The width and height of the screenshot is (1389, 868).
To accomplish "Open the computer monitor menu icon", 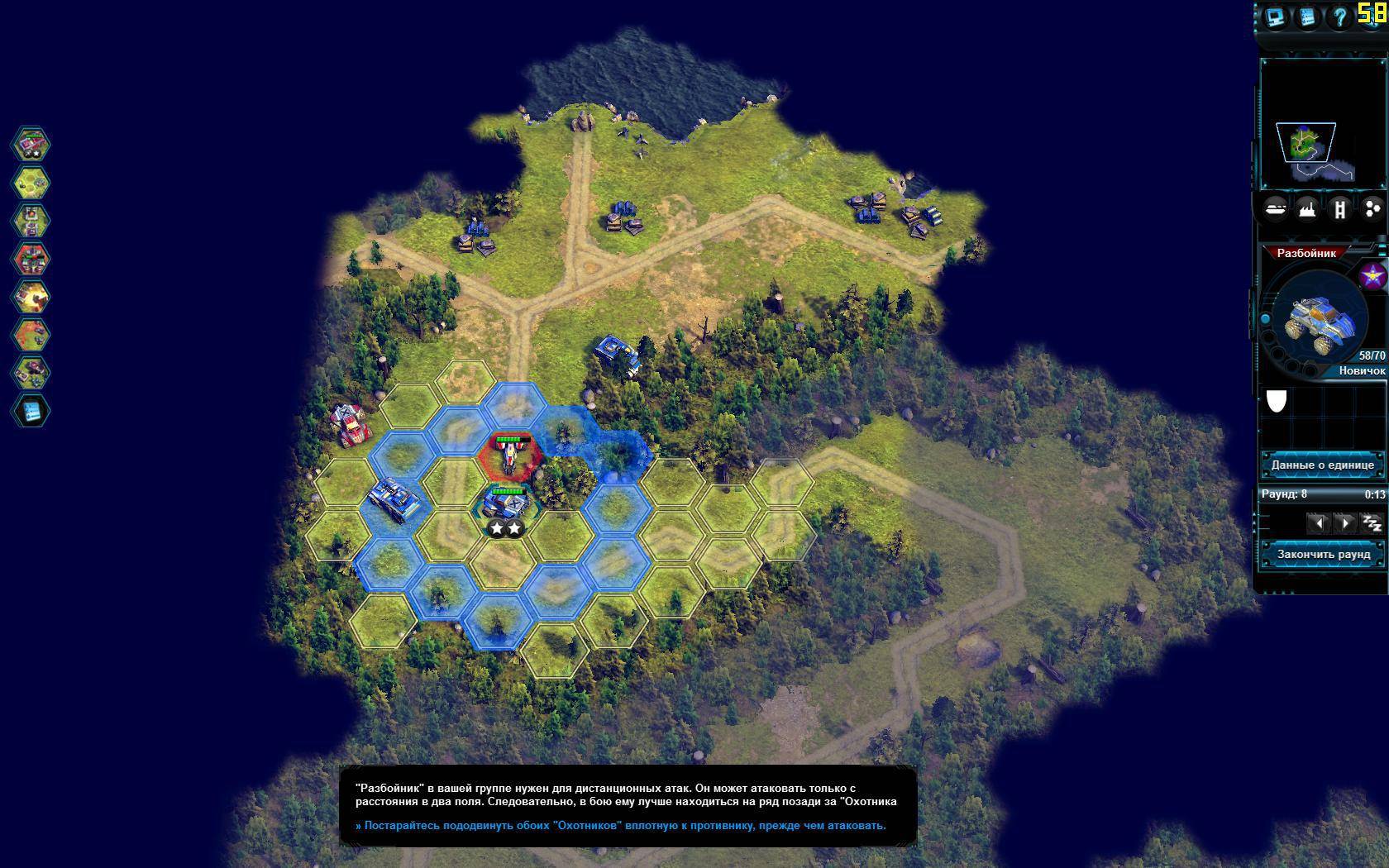I will (x=1276, y=17).
